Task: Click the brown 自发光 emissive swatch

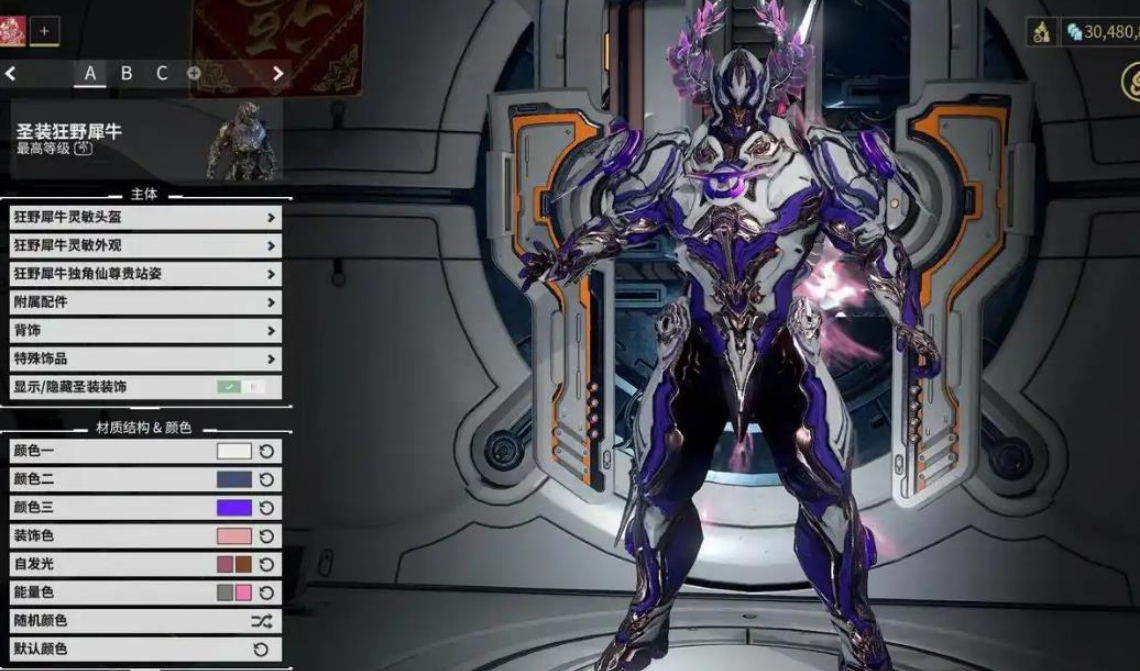Action: point(243,564)
